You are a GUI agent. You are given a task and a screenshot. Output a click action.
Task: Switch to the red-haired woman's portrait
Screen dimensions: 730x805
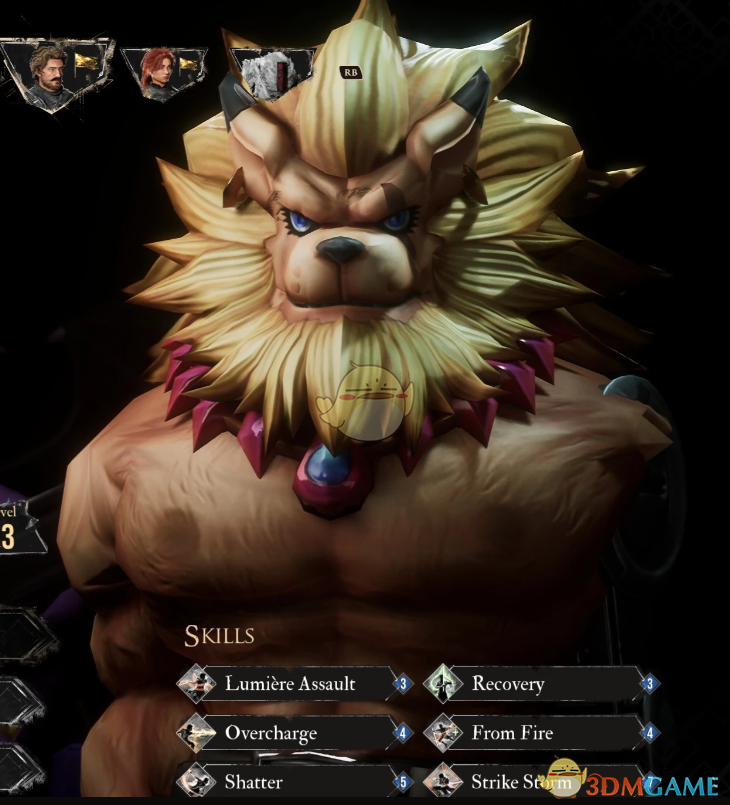[160, 72]
